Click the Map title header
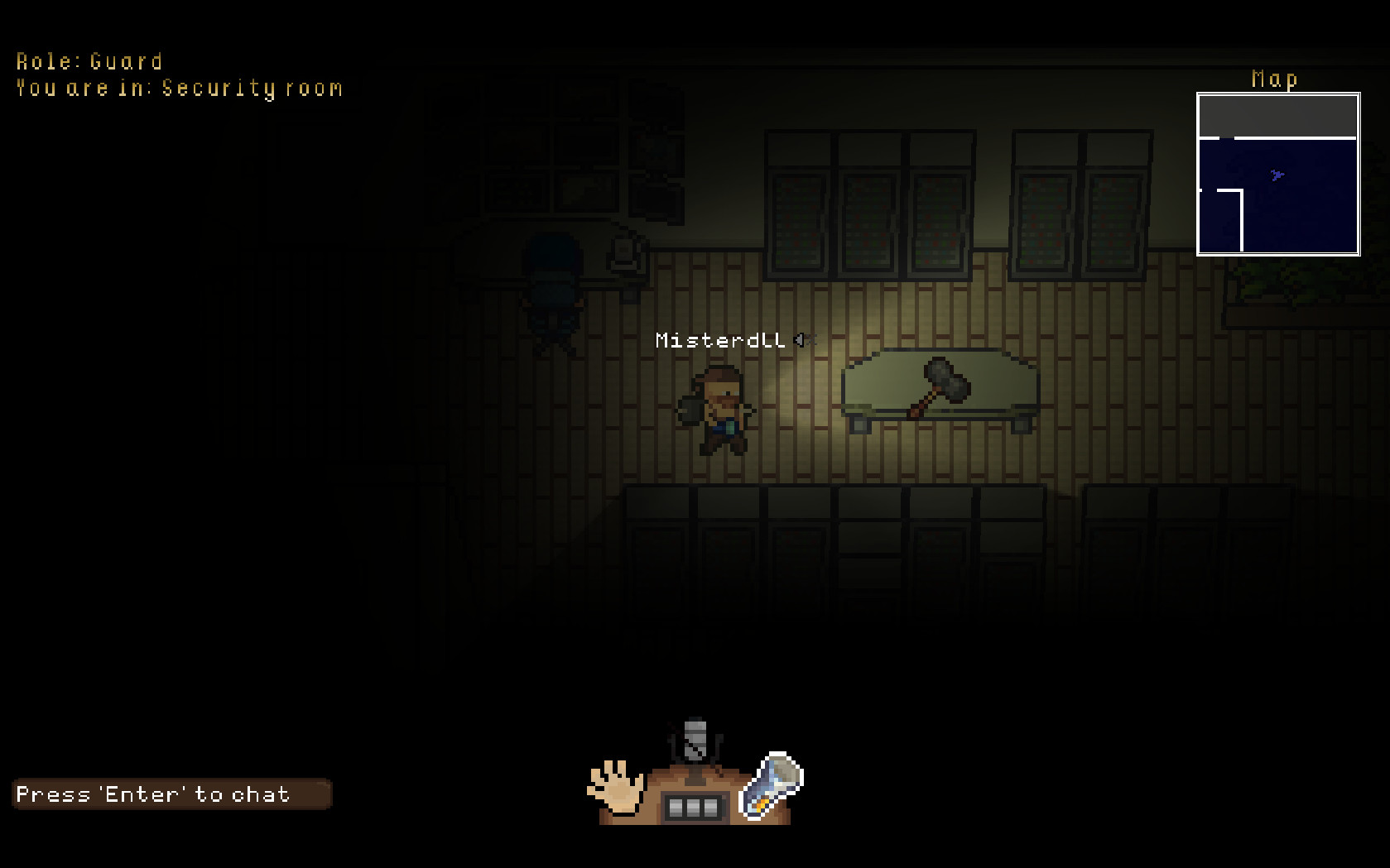 point(1276,79)
